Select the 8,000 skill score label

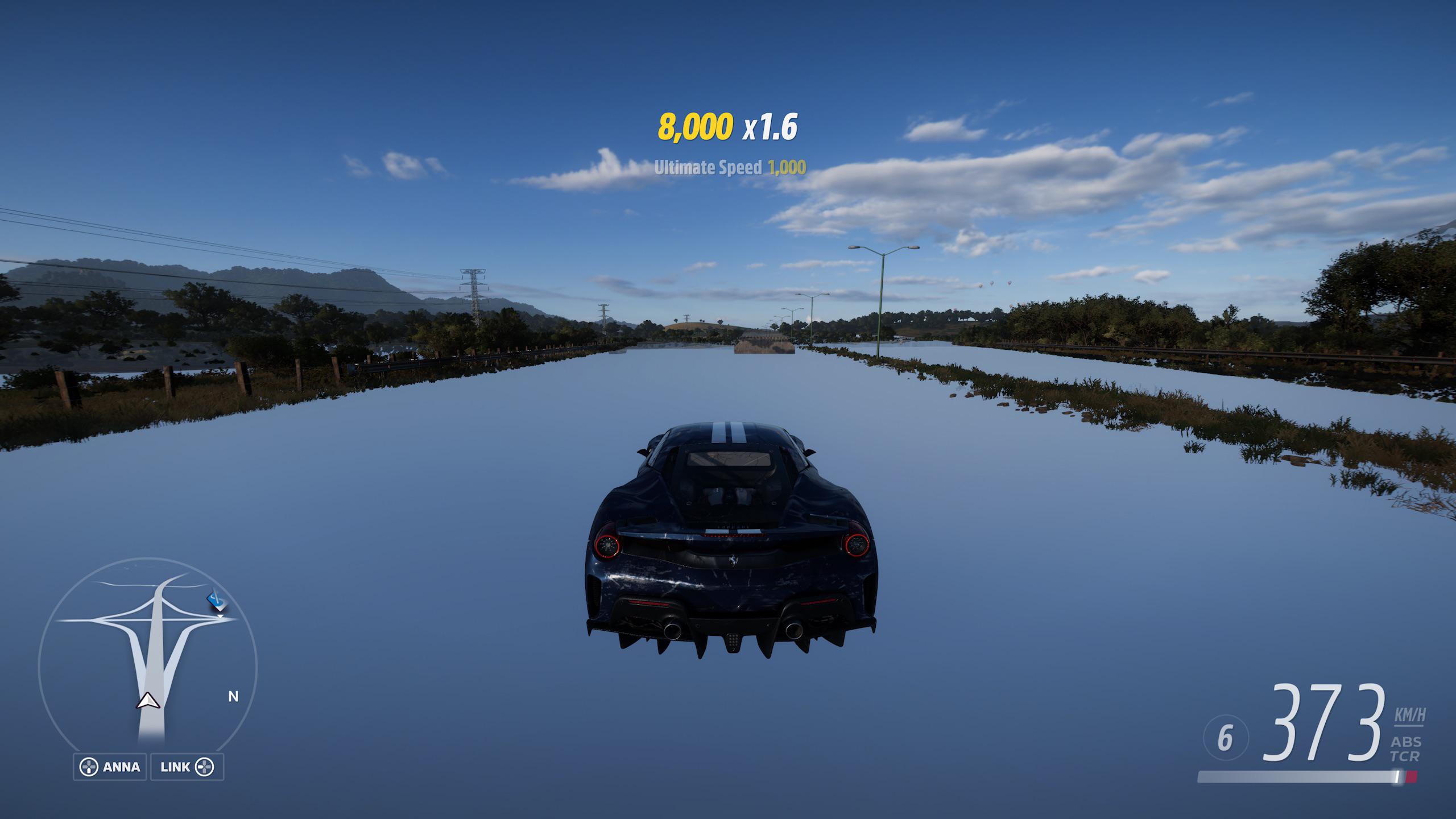pos(695,128)
